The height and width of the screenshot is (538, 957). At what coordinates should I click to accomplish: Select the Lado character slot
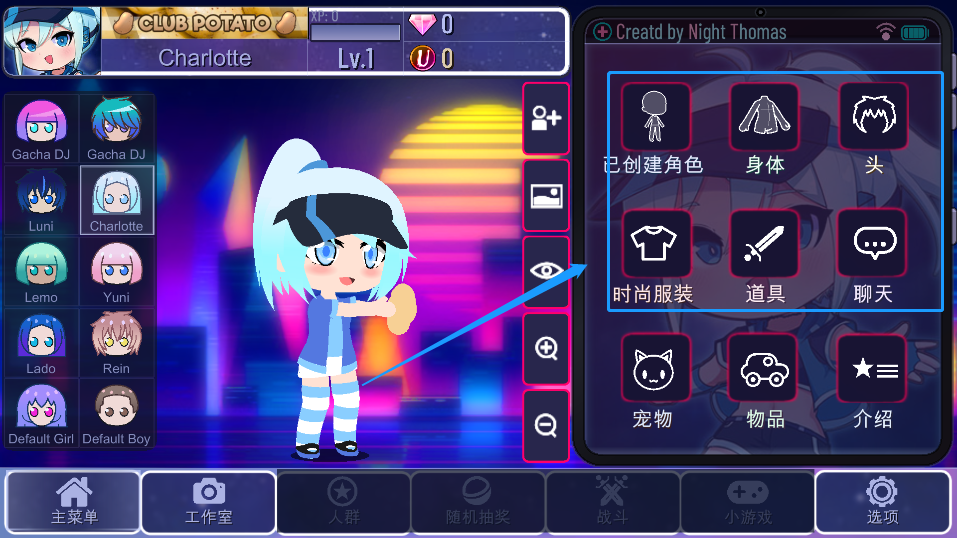click(42, 342)
